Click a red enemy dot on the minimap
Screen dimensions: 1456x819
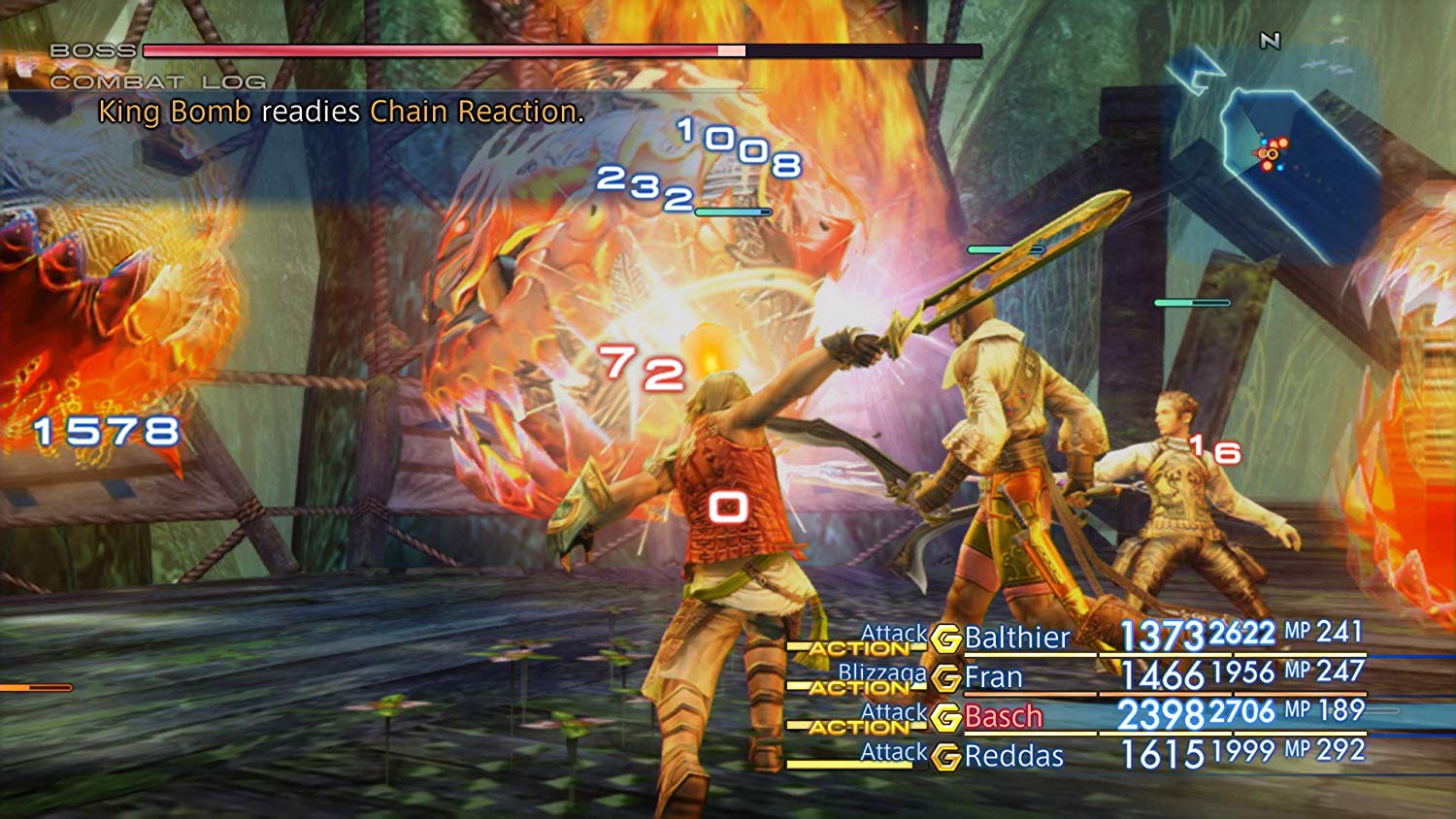tap(1283, 144)
